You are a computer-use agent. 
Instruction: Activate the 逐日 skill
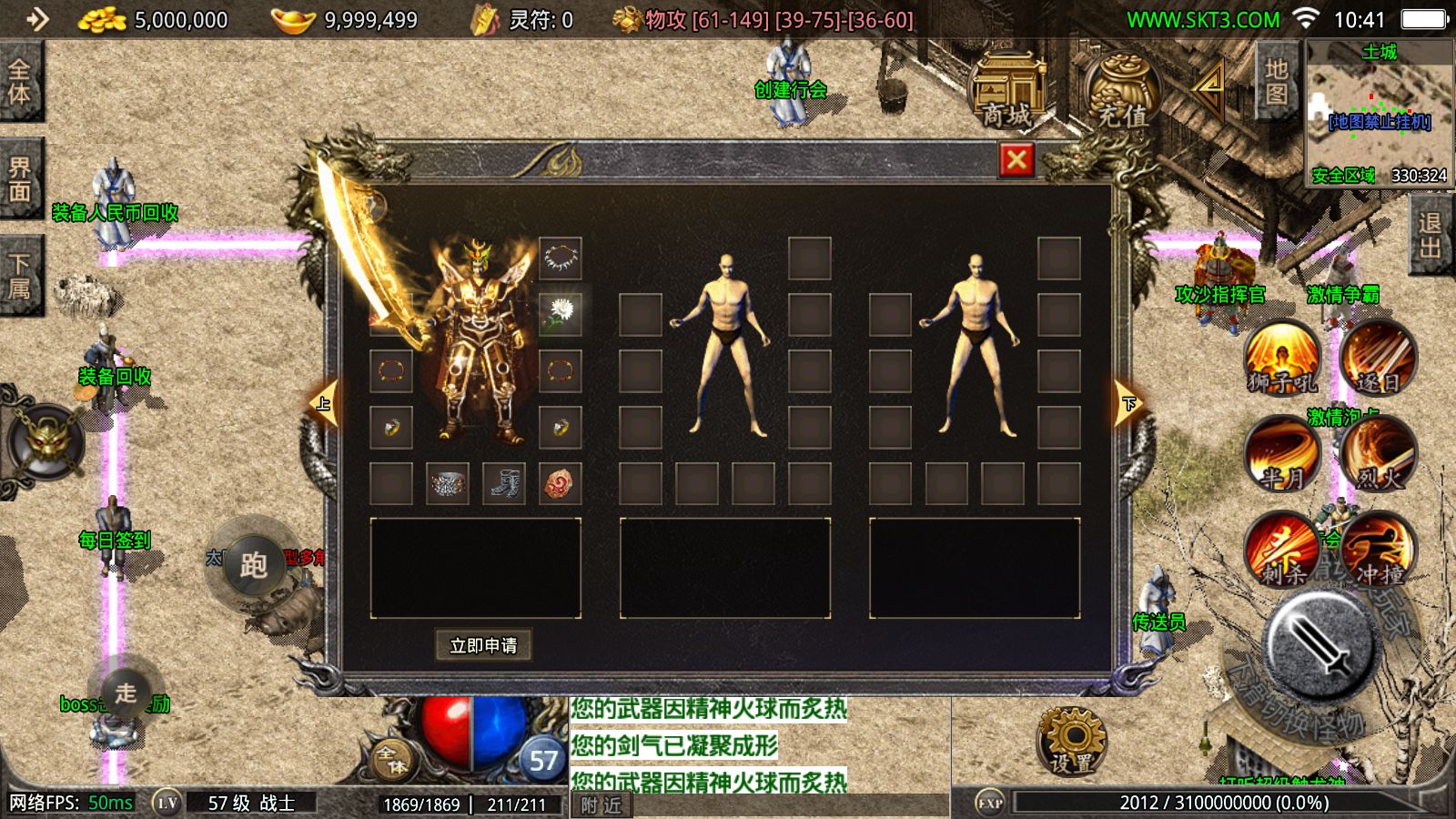pos(1378,358)
